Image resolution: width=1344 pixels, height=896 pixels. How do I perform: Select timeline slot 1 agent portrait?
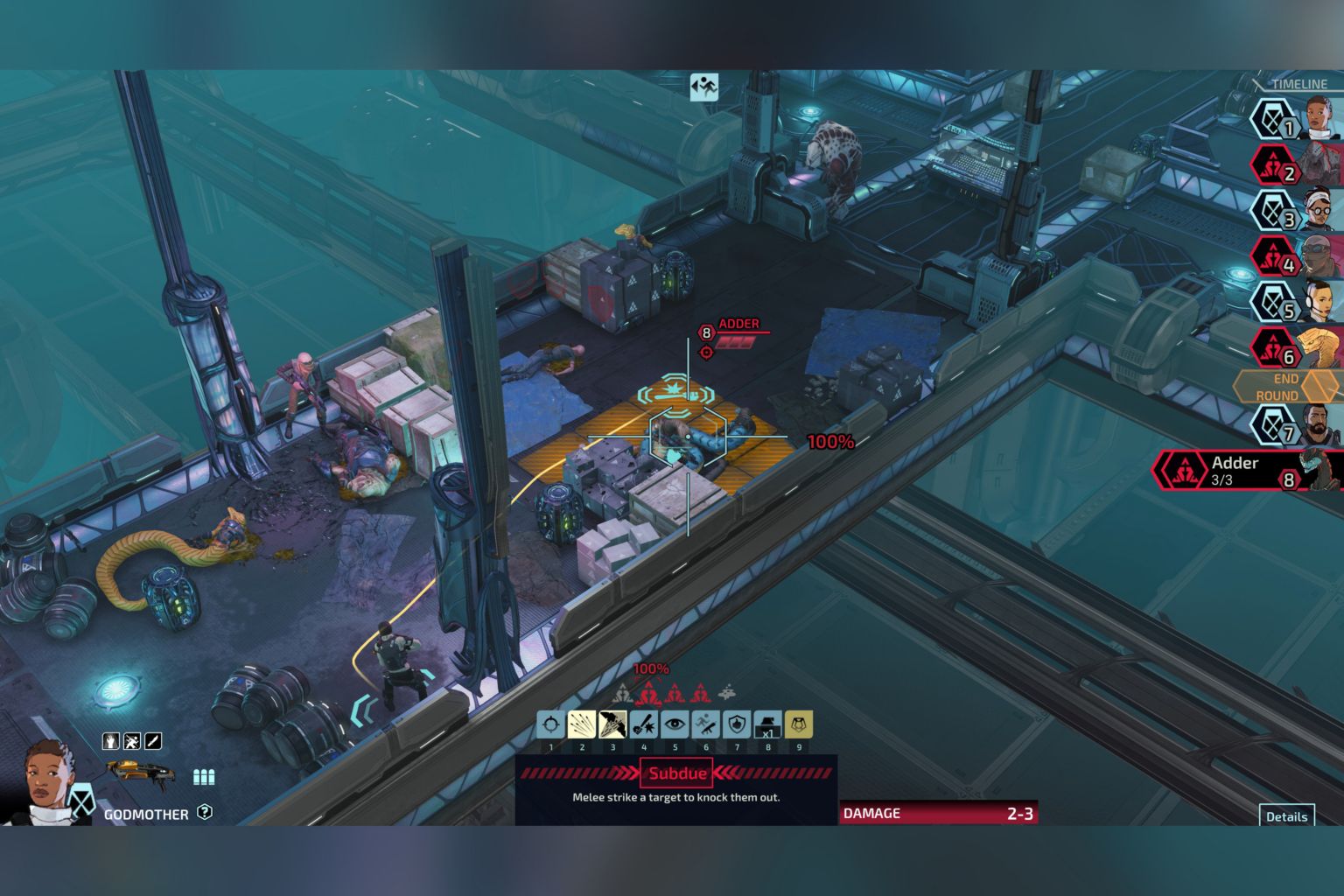pos(1322,119)
